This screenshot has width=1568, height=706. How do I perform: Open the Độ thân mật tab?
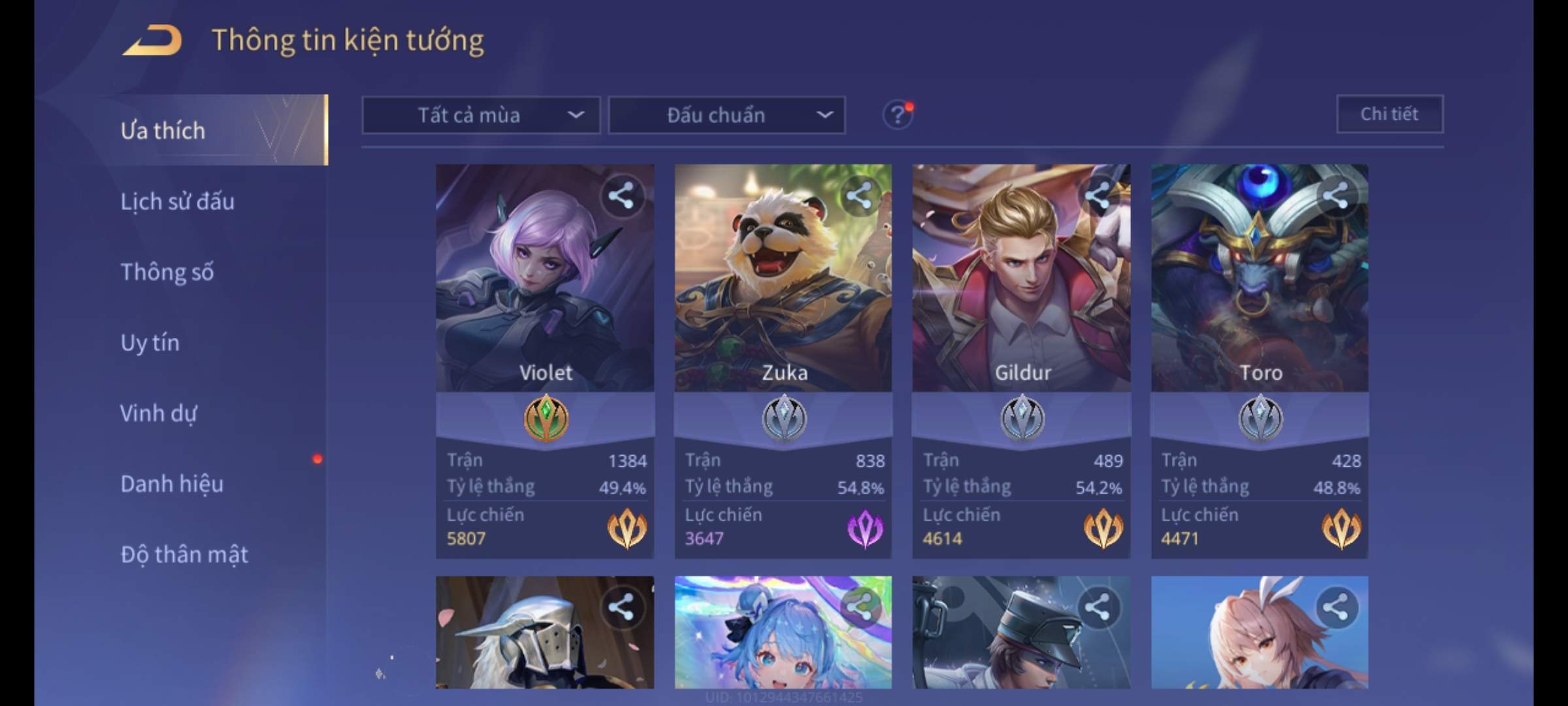184,554
